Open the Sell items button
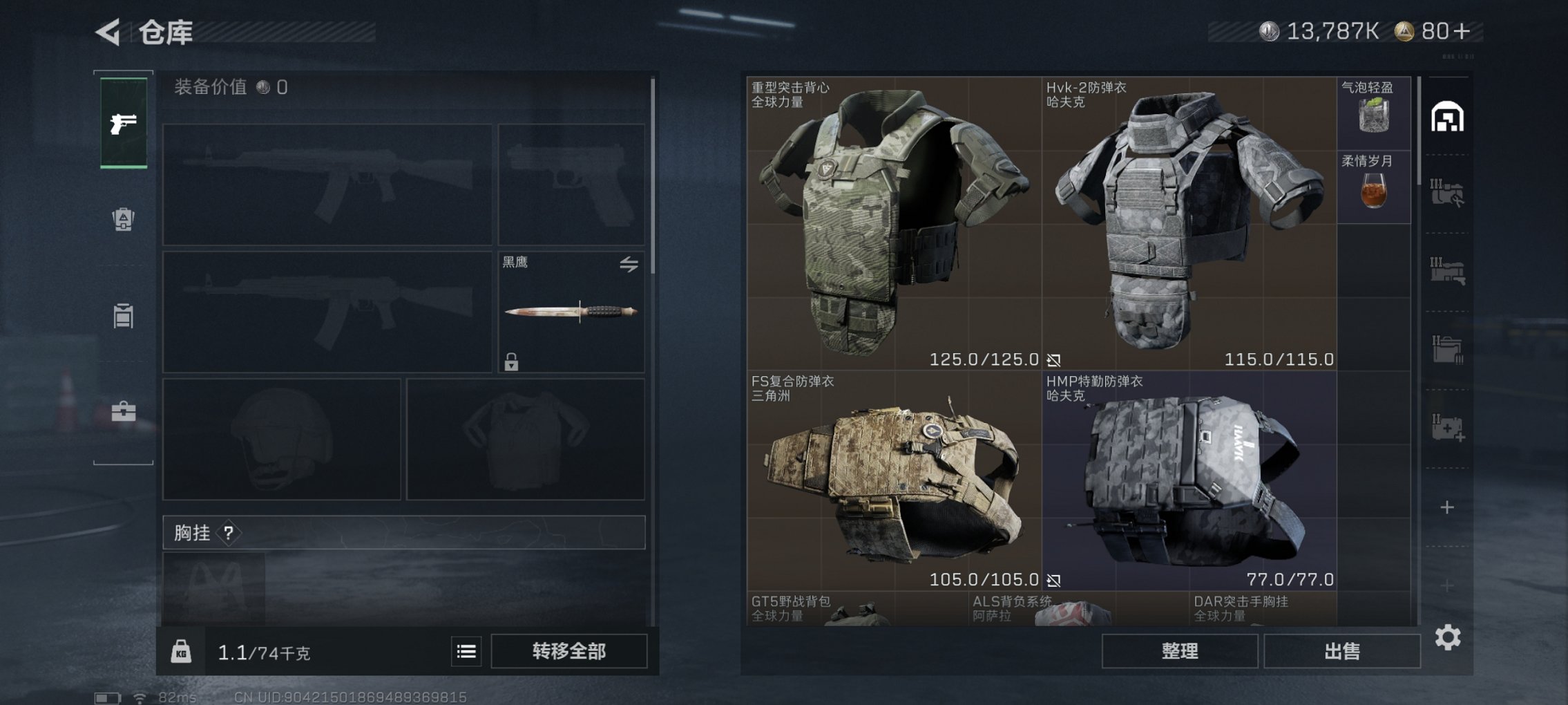This screenshot has height=705, width=1568. (x=1341, y=651)
